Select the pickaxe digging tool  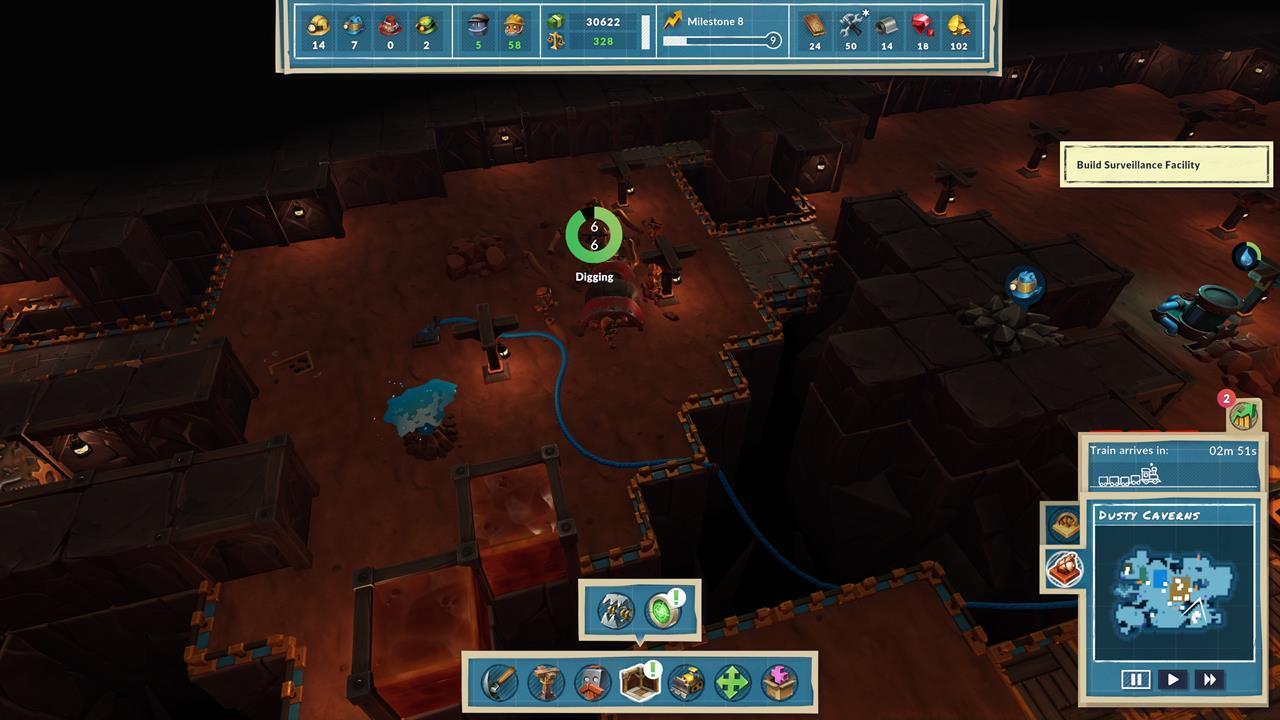[x=498, y=682]
